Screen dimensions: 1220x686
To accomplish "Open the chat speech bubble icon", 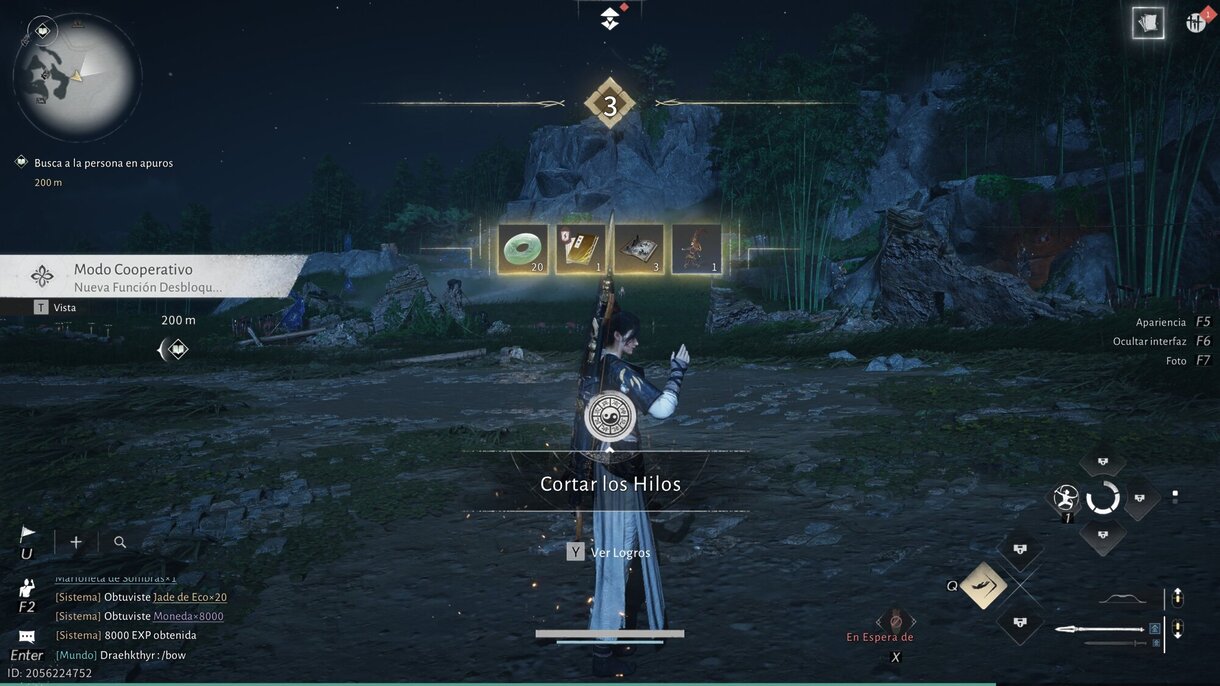I will click(27, 636).
